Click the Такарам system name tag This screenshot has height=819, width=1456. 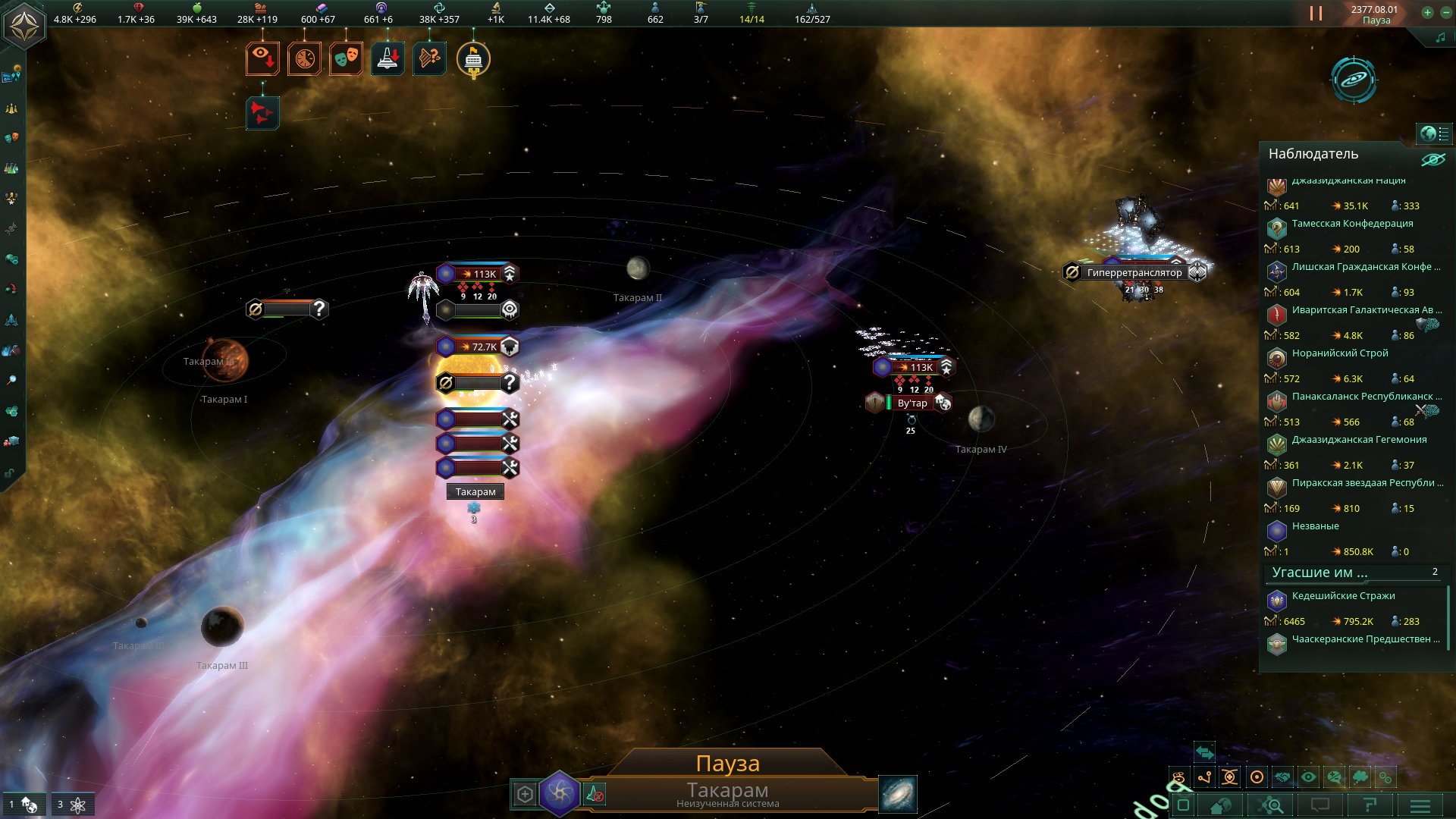pyautogui.click(x=475, y=491)
